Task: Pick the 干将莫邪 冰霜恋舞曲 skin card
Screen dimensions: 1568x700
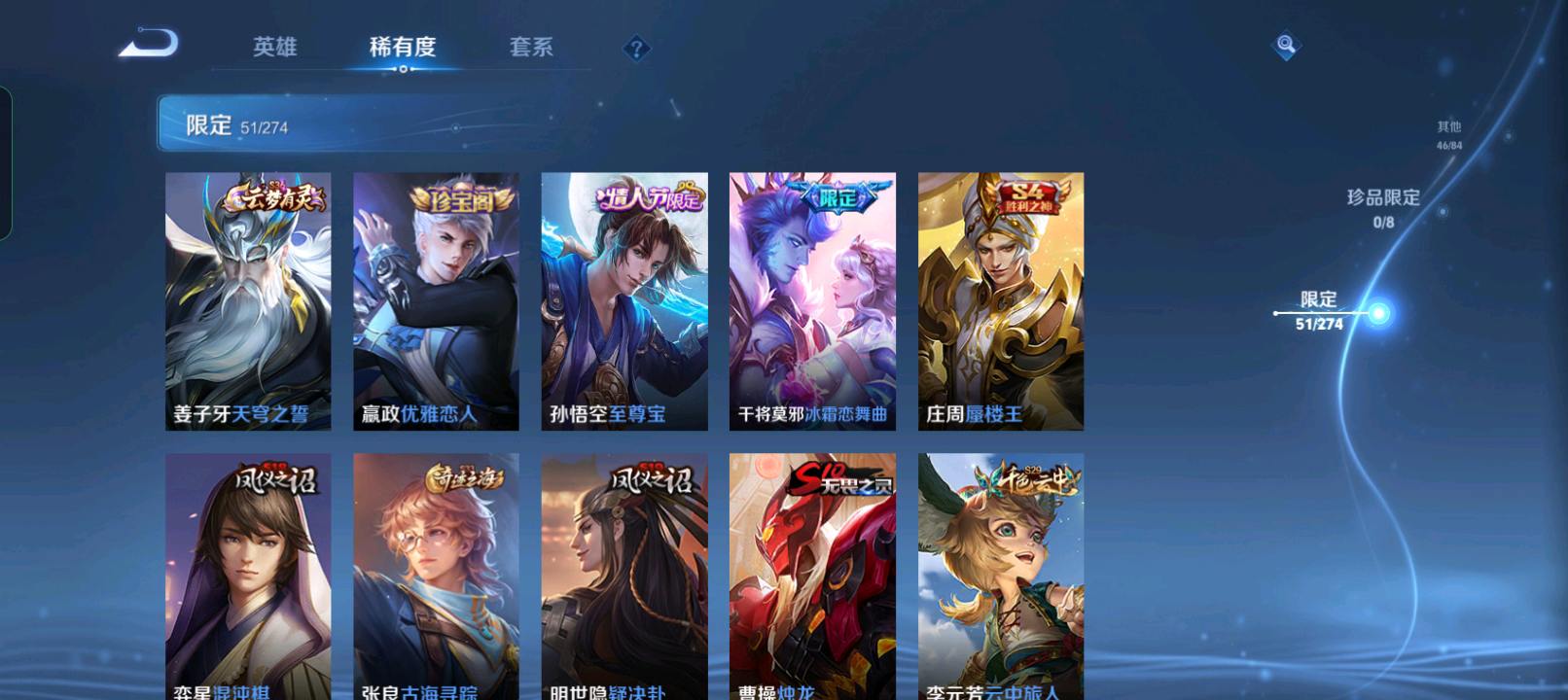Action: click(812, 301)
